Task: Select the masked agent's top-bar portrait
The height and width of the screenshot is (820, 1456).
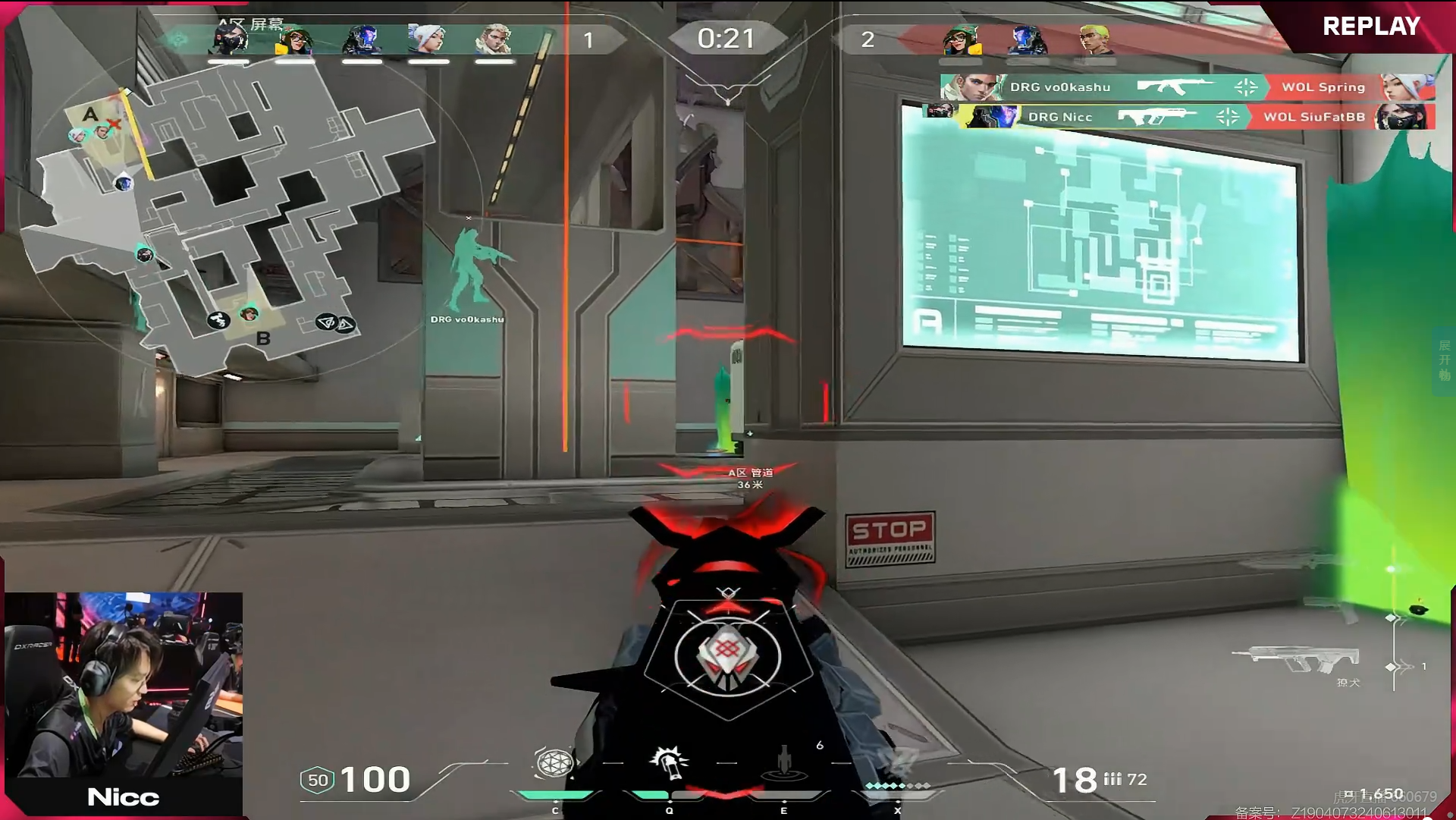Action: click(230, 39)
